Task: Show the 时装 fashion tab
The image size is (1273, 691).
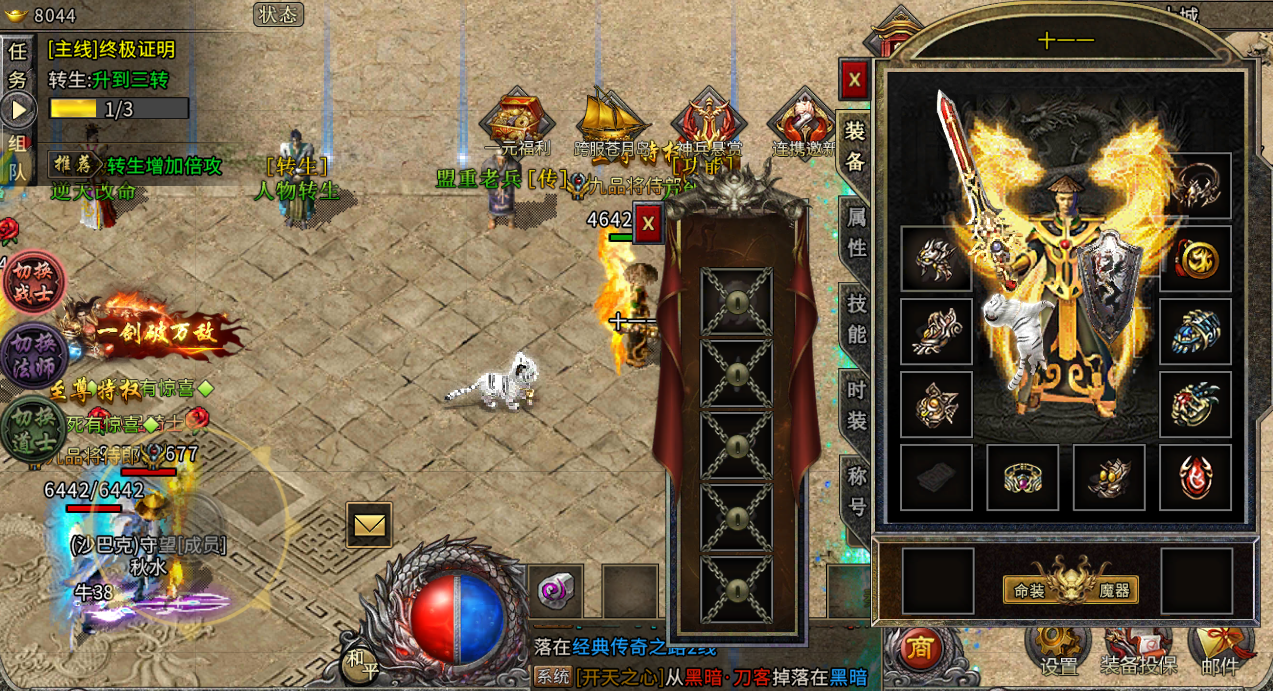Action: coord(856,405)
